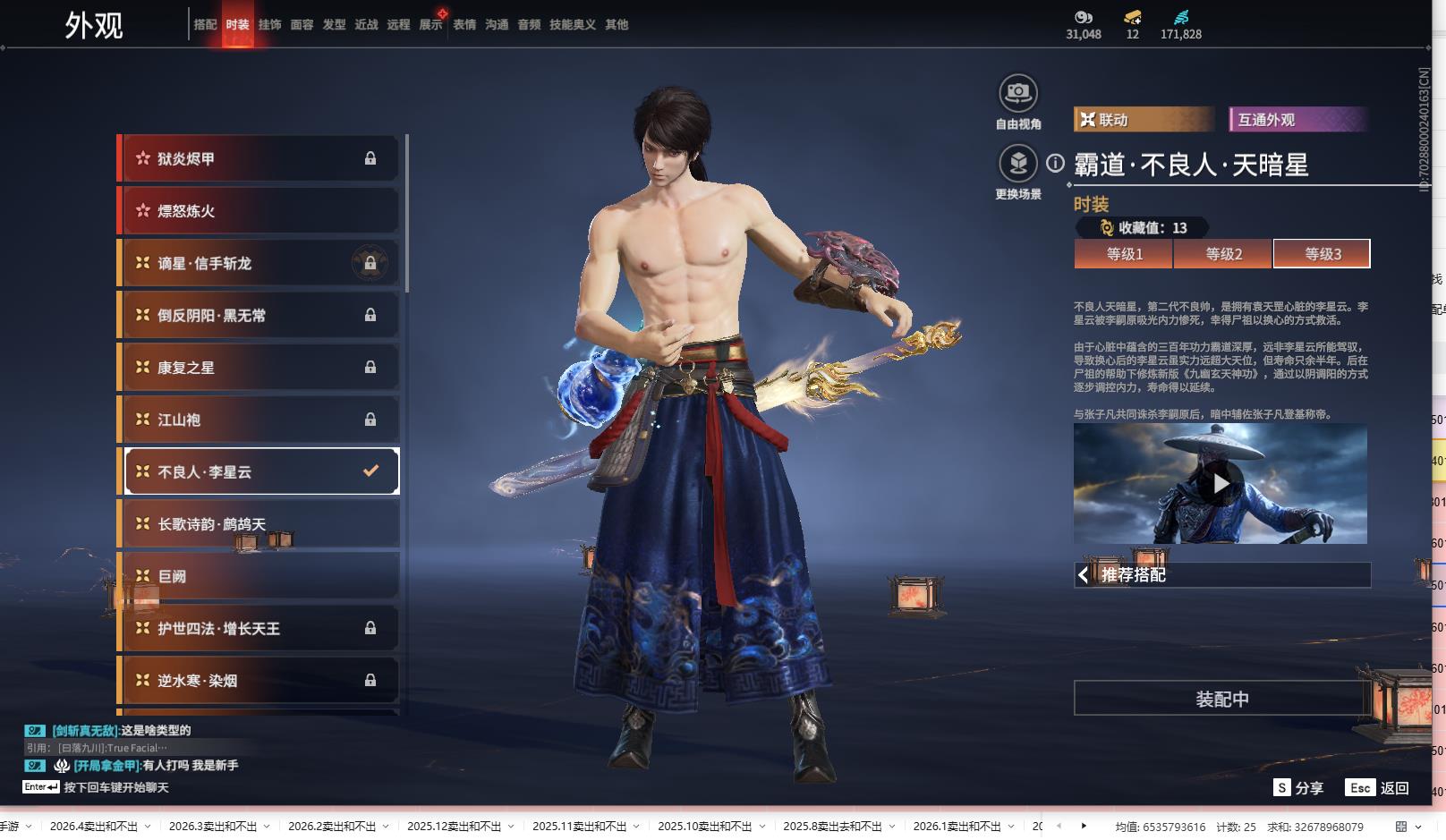Open the 技能奥义 tab
Viewport: 1446px width, 840px height.
572,25
